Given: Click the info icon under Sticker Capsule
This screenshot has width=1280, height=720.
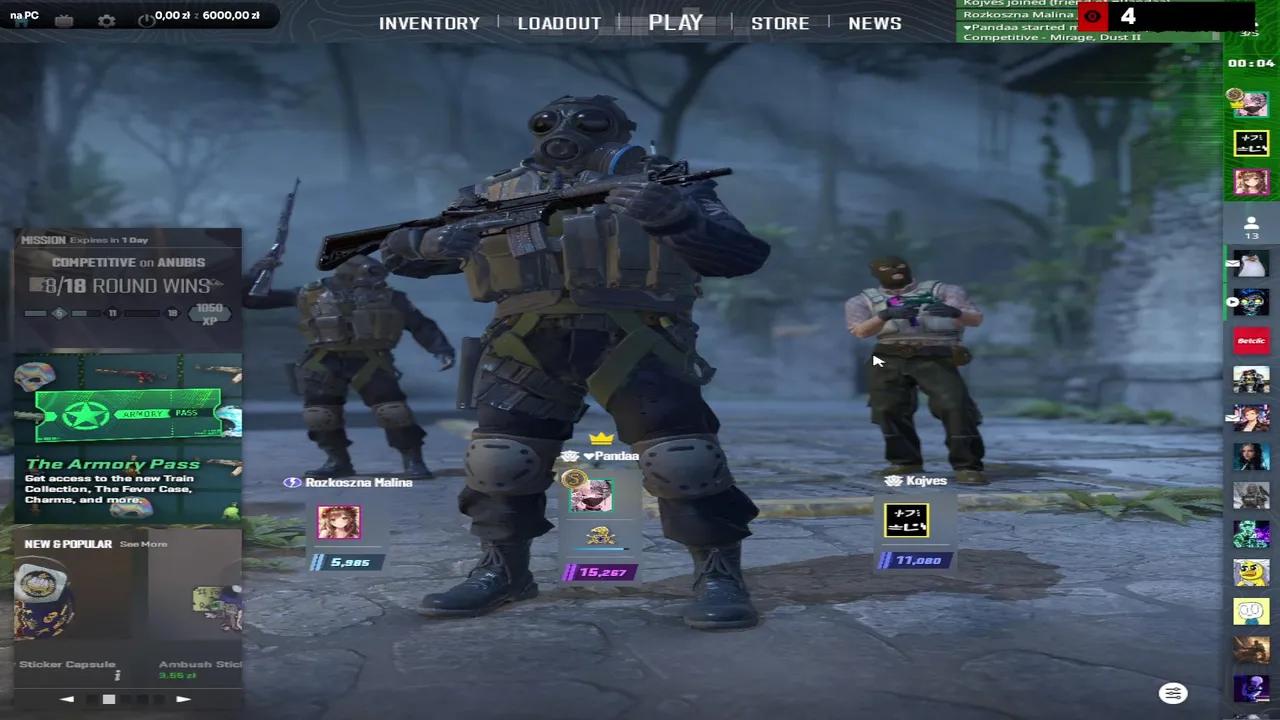Looking at the screenshot, I should pos(117,675).
